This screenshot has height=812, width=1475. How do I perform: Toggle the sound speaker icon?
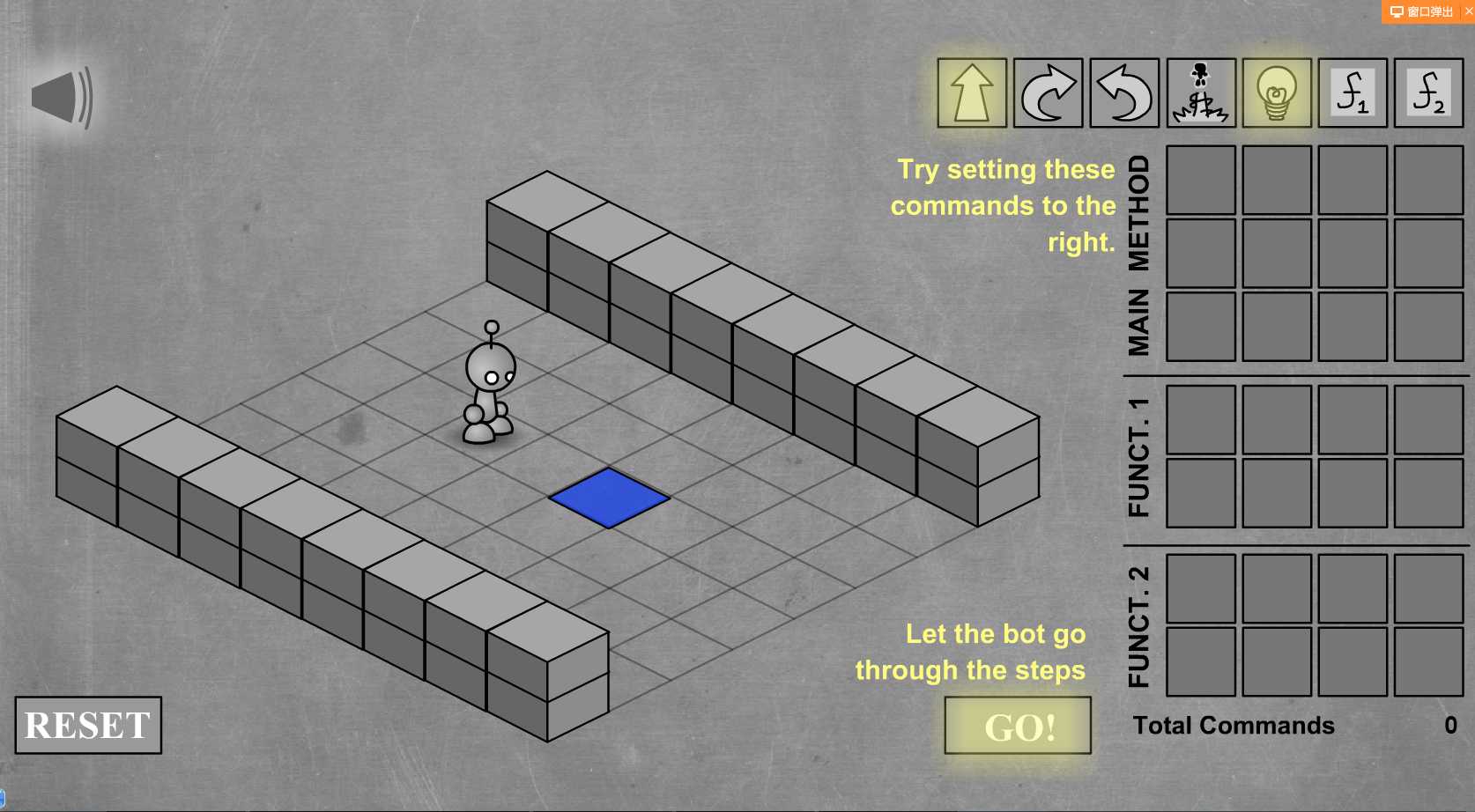pyautogui.click(x=62, y=98)
